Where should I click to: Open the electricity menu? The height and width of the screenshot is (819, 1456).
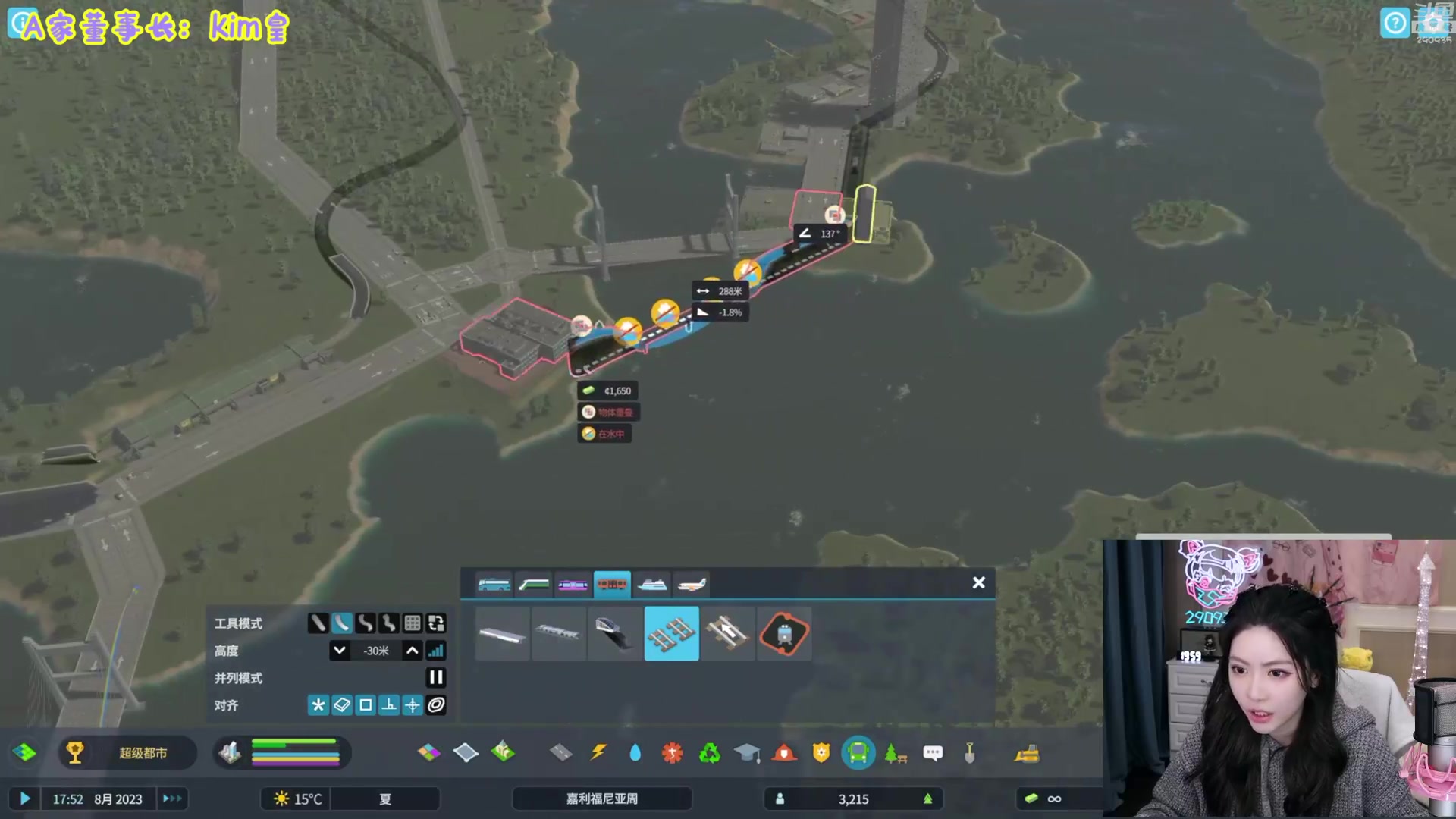pos(598,753)
